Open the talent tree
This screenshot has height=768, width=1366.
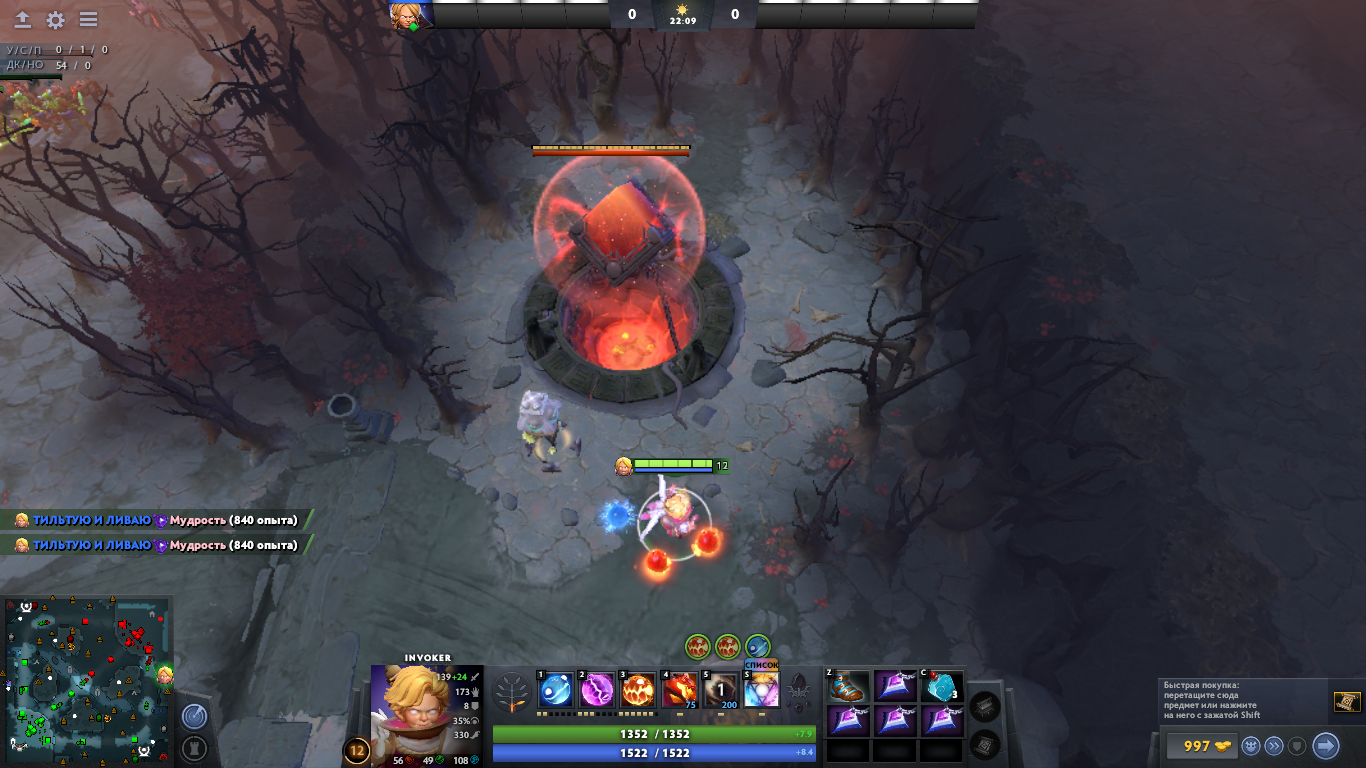513,692
